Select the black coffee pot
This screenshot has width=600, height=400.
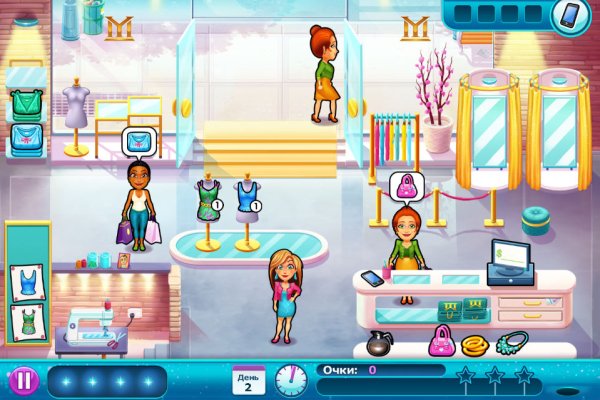tap(378, 343)
